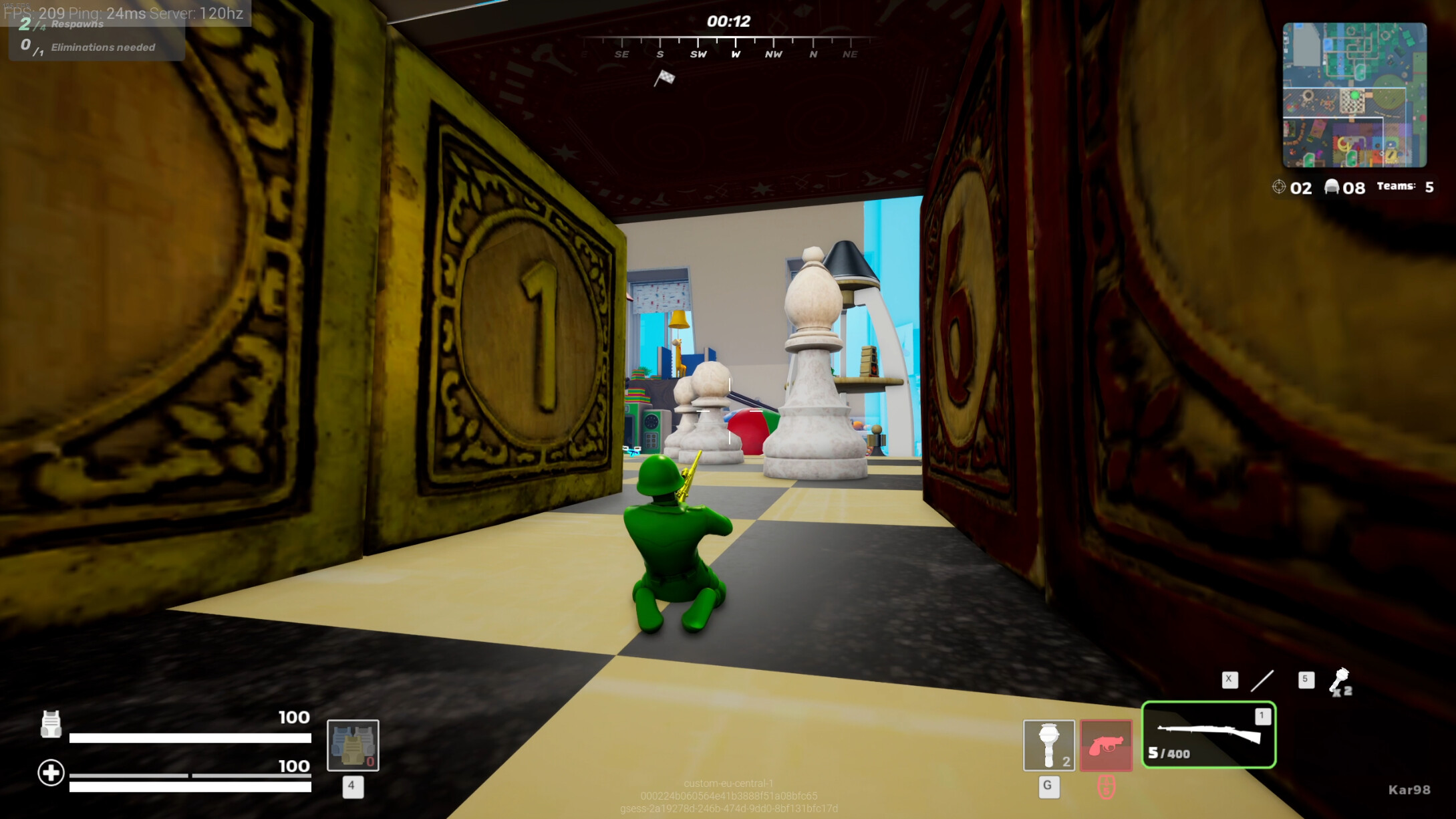This screenshot has height=819, width=1456.
Task: Select the red flare pistol slot
Action: coord(1106,744)
